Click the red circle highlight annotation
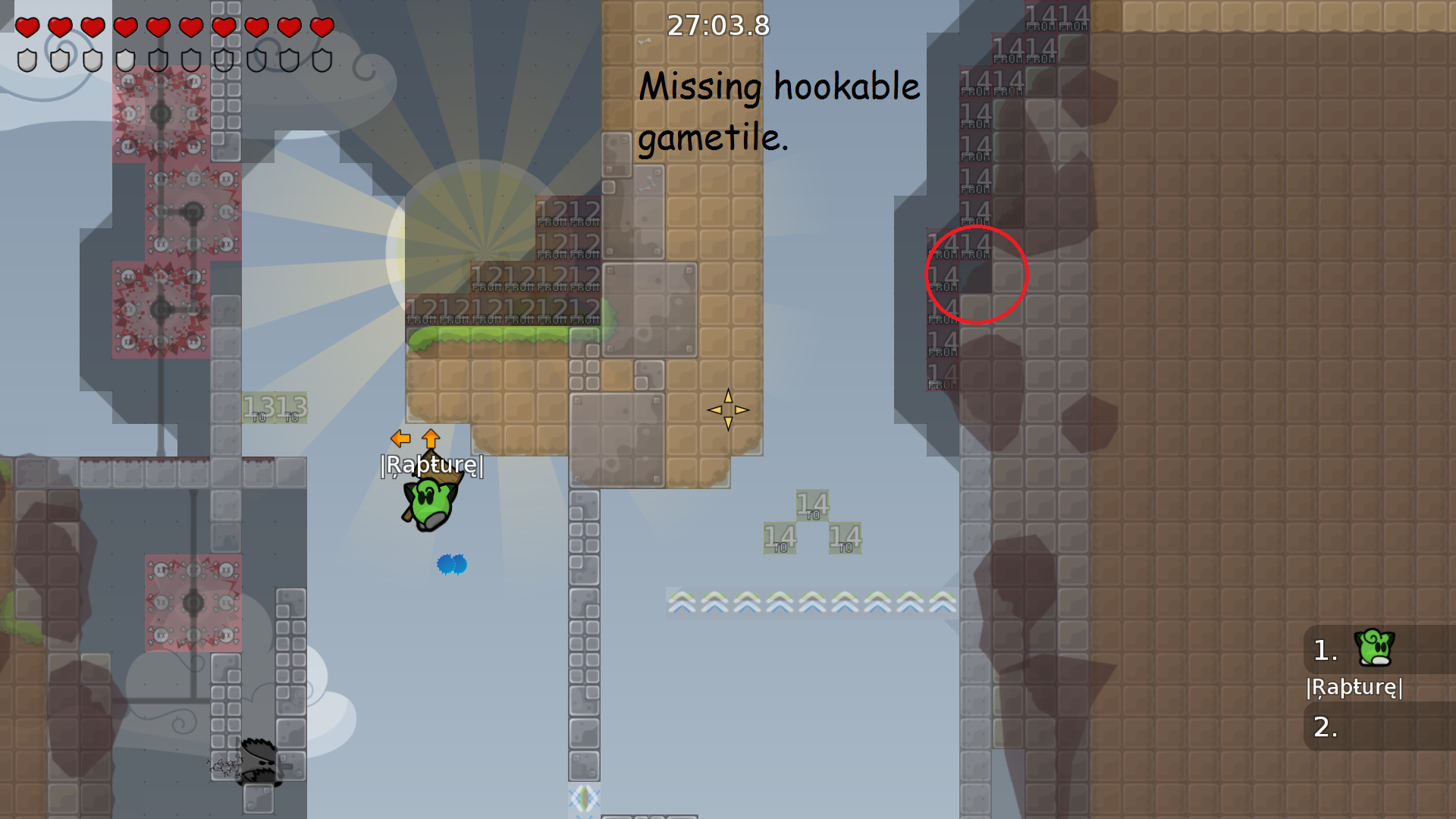This screenshot has height=819, width=1456. [x=976, y=276]
